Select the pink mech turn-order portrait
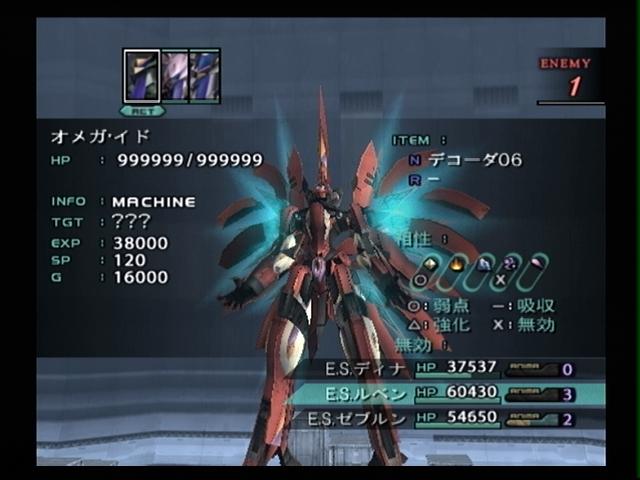Image resolution: width=640 pixels, height=480 pixels. tap(174, 76)
